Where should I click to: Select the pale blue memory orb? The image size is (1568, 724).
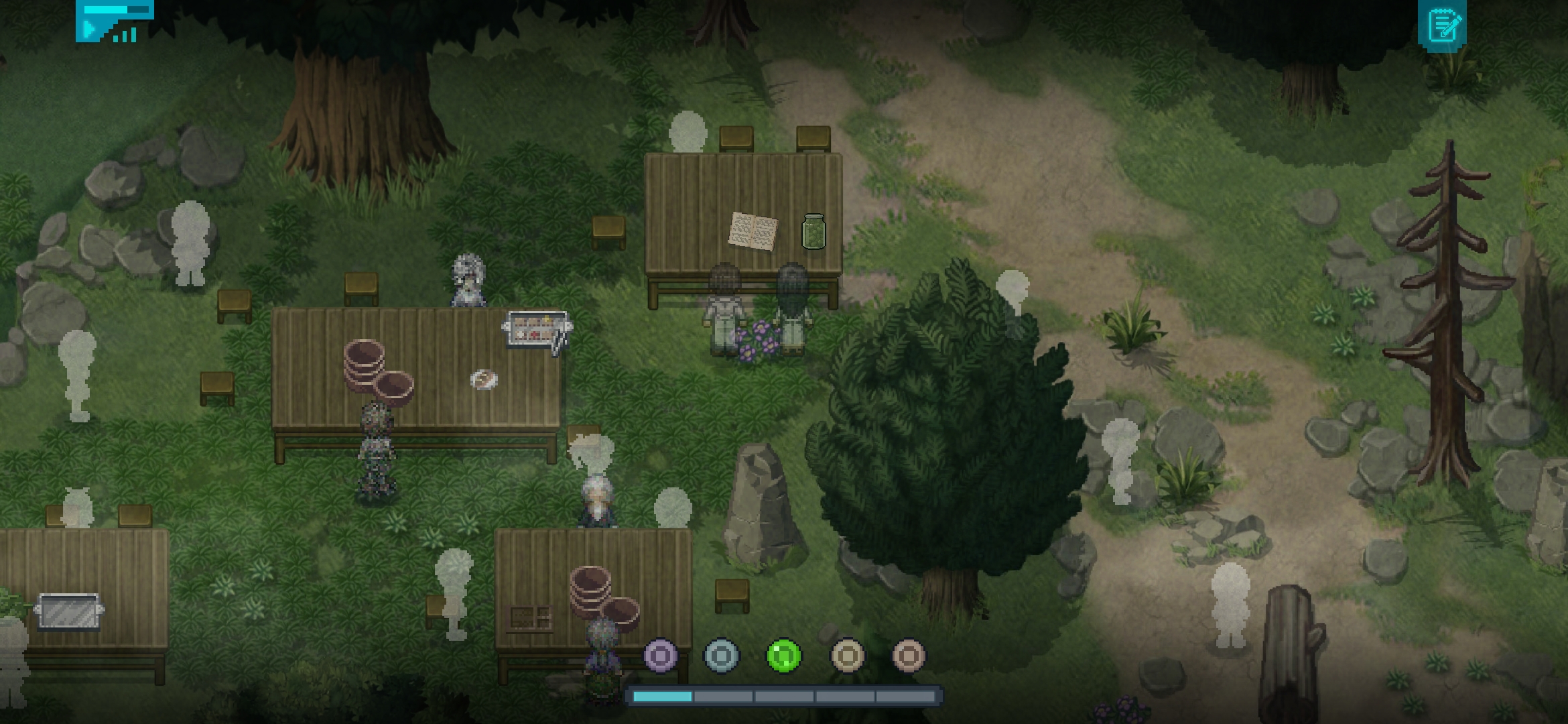[722, 654]
